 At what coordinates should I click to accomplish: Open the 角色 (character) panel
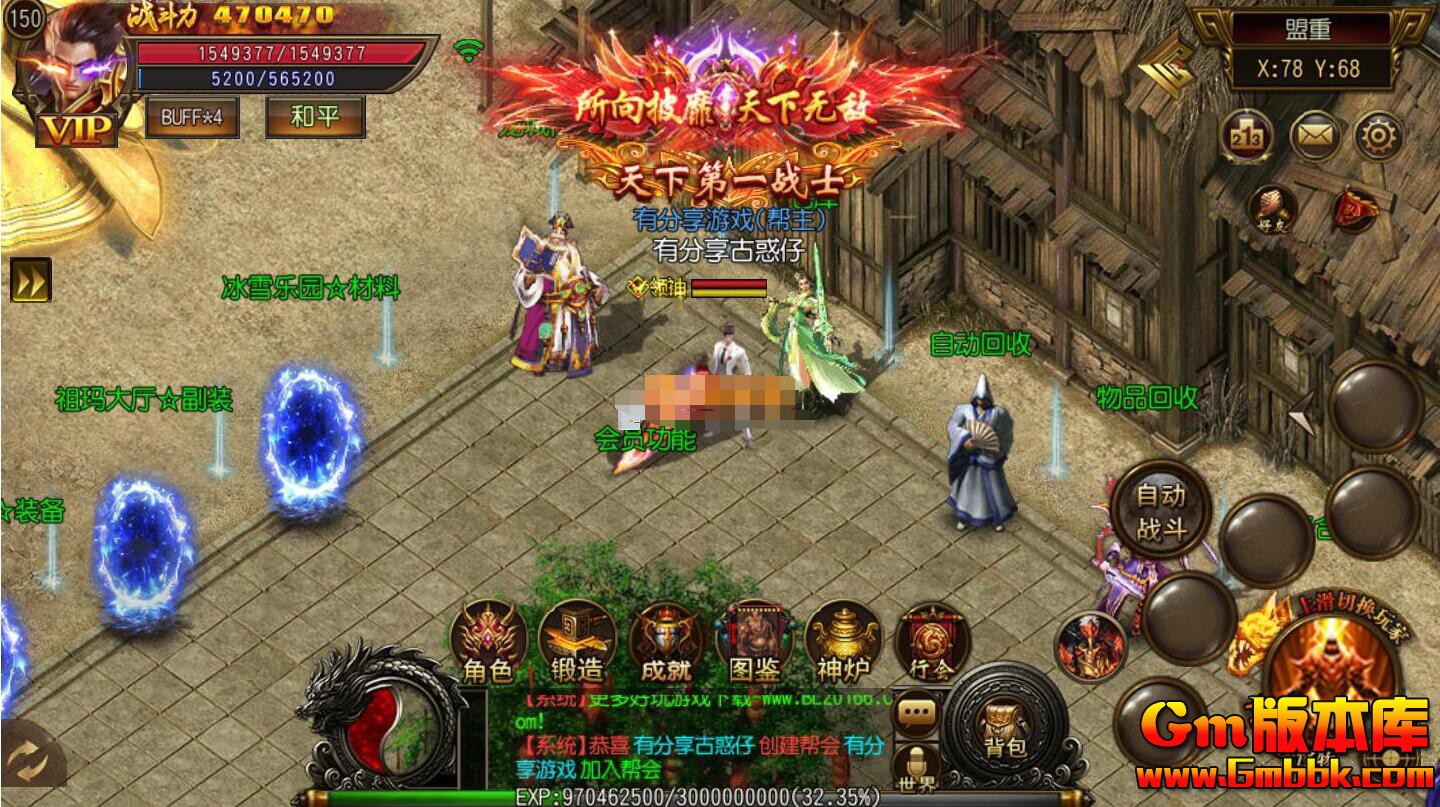(x=487, y=645)
